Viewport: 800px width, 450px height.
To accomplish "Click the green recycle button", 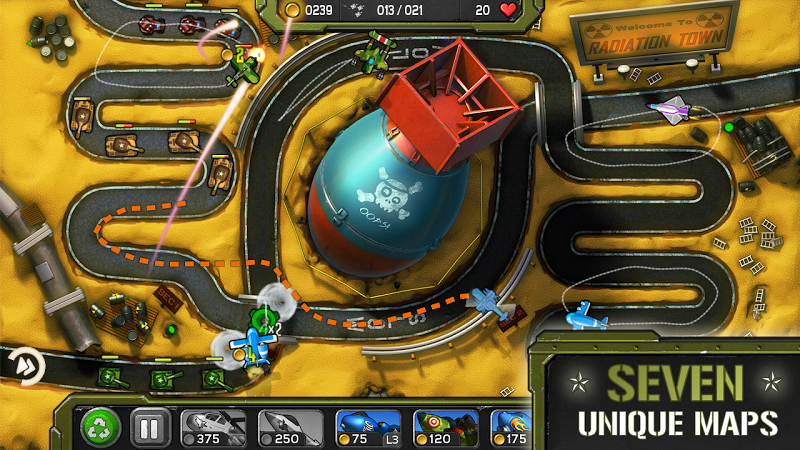I will coord(101,428).
